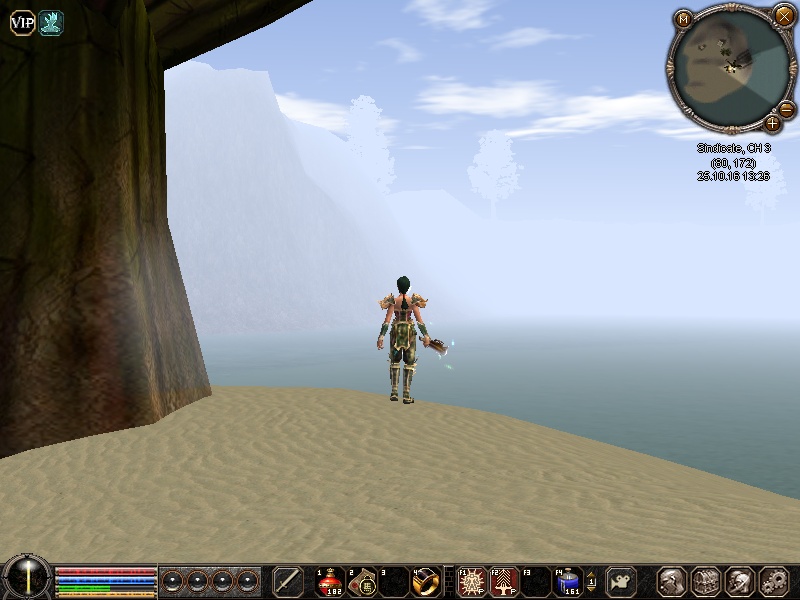
Task: Open the friends list head button
Action: (x=738, y=581)
